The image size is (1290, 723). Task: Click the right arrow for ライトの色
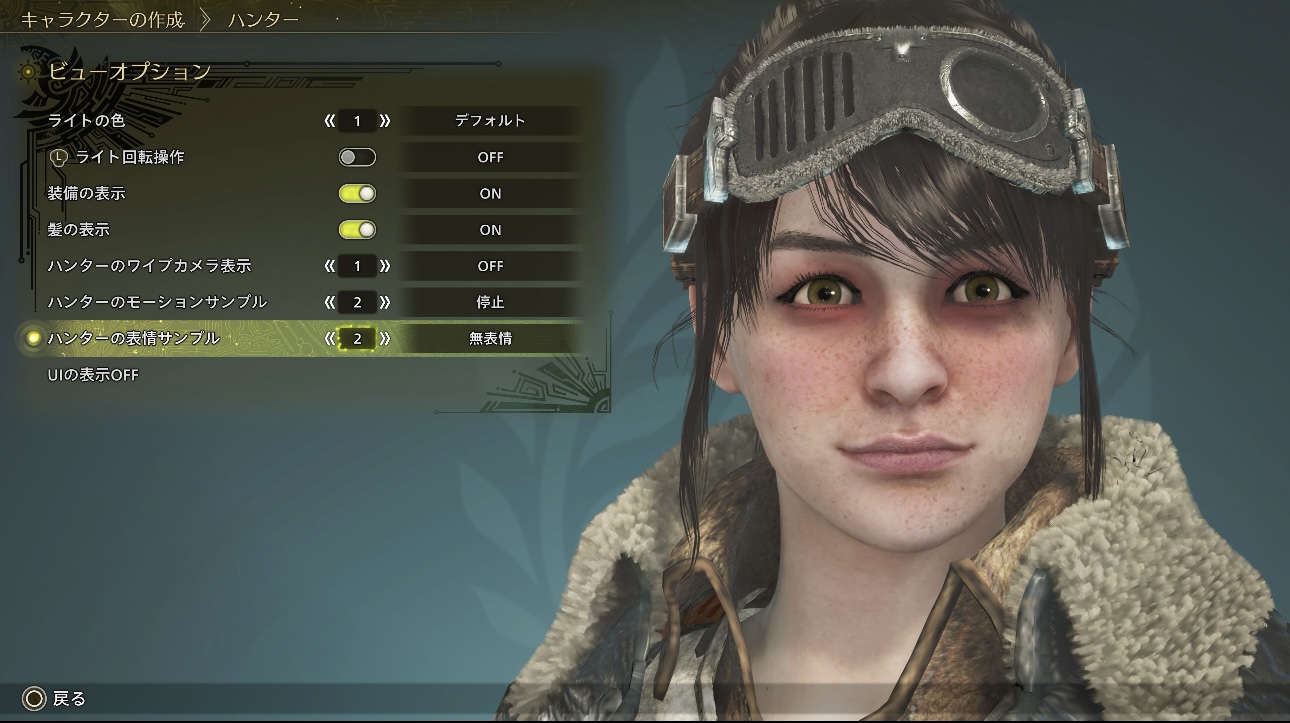[x=385, y=121]
